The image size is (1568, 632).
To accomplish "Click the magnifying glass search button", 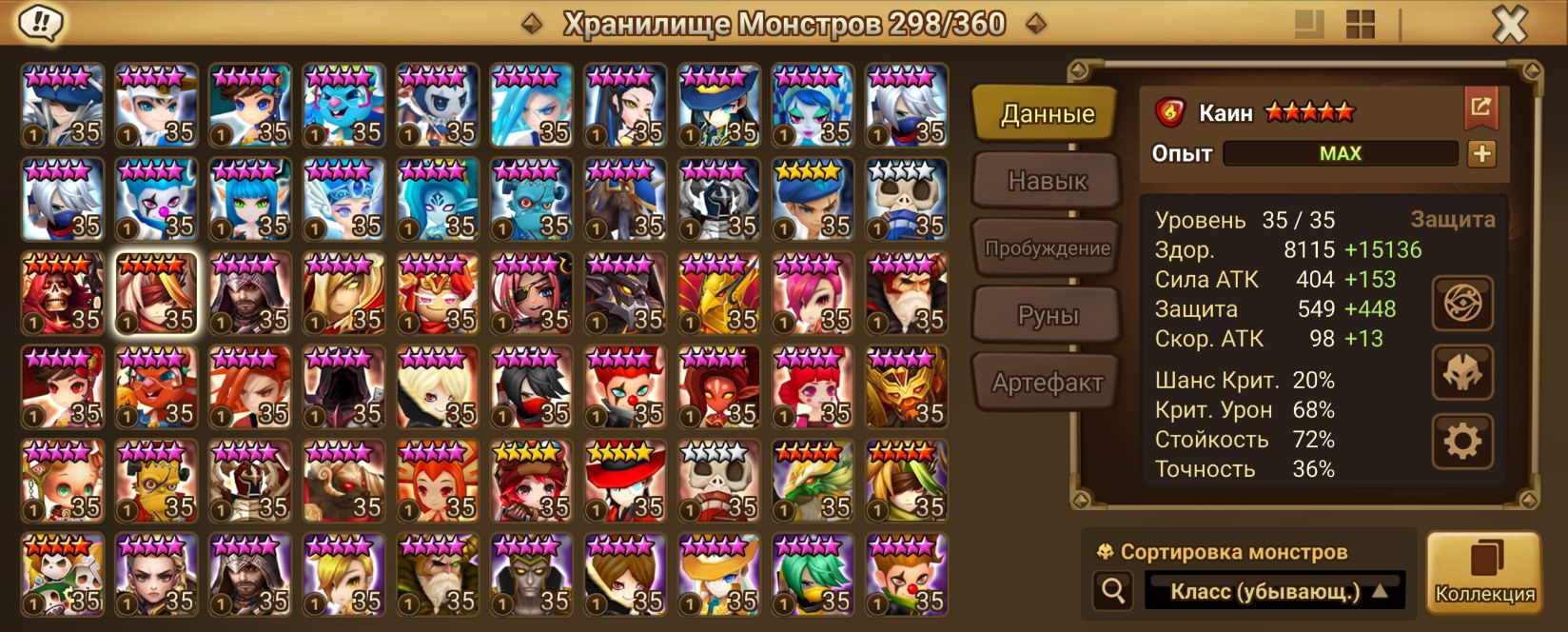I will click(1112, 591).
